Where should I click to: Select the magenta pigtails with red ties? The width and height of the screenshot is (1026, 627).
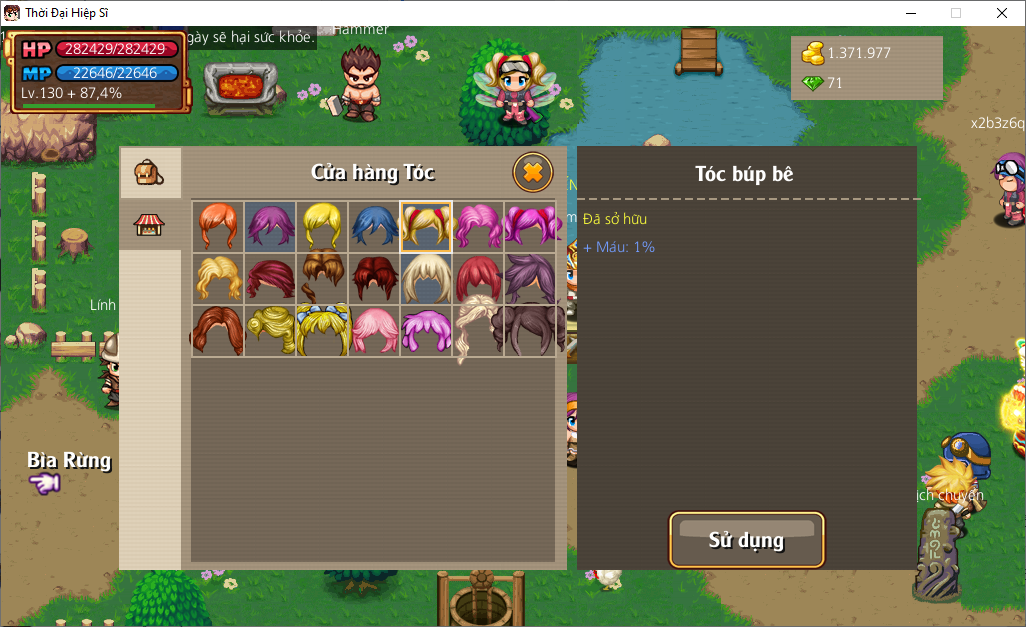coord(531,226)
